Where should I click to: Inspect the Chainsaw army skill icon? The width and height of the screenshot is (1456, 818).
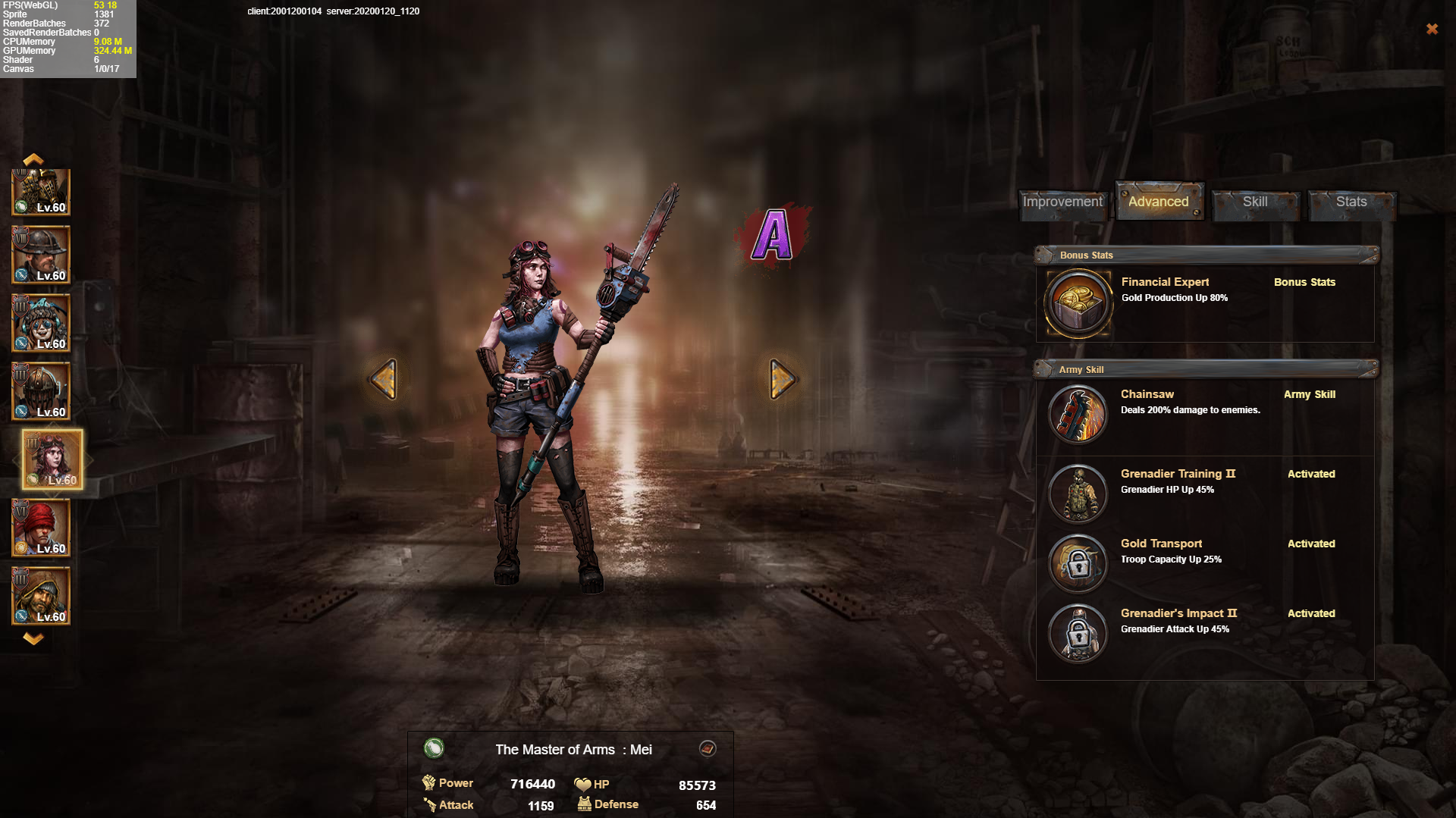coord(1078,414)
